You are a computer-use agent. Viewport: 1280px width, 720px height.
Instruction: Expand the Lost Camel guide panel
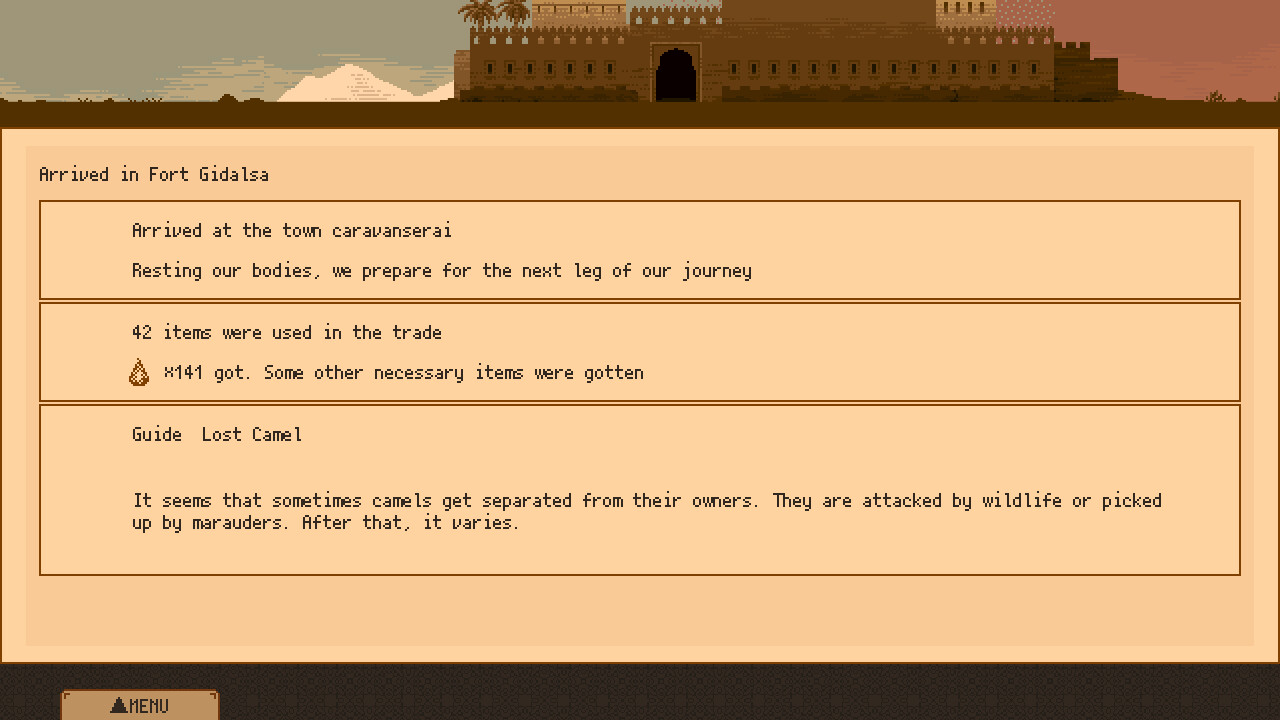click(x=640, y=488)
